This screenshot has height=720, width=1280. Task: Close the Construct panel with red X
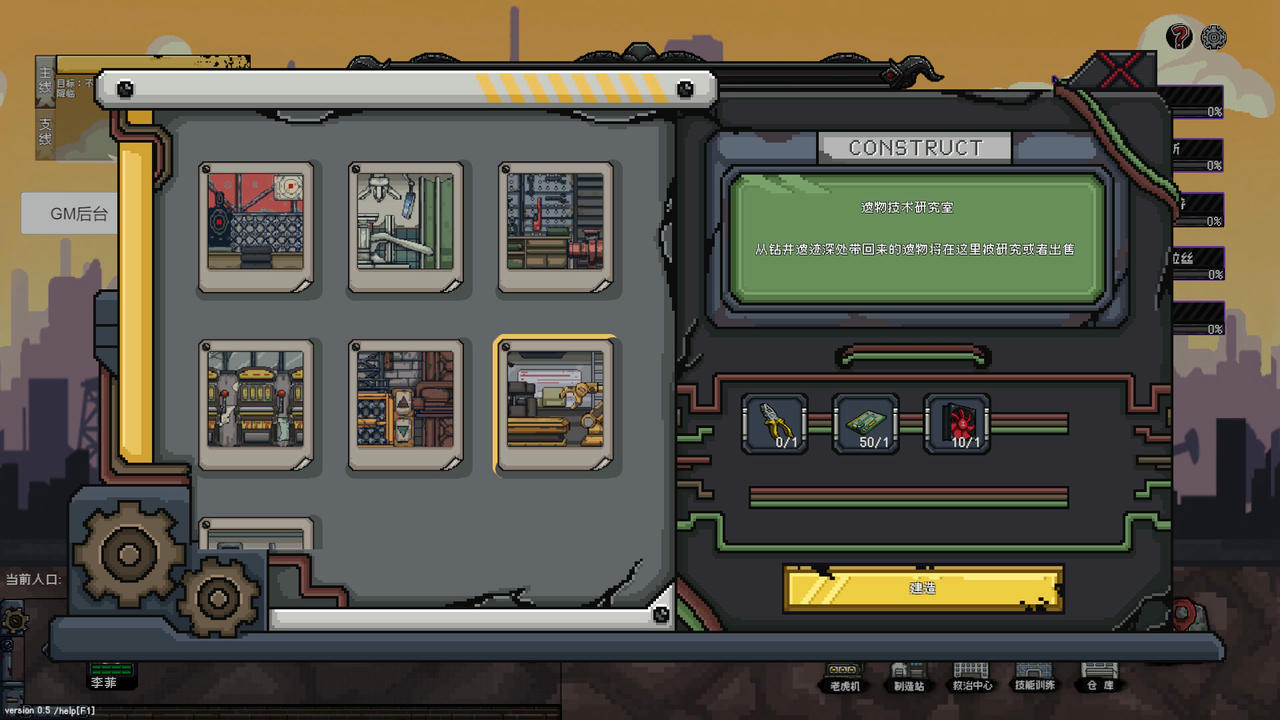1120,70
